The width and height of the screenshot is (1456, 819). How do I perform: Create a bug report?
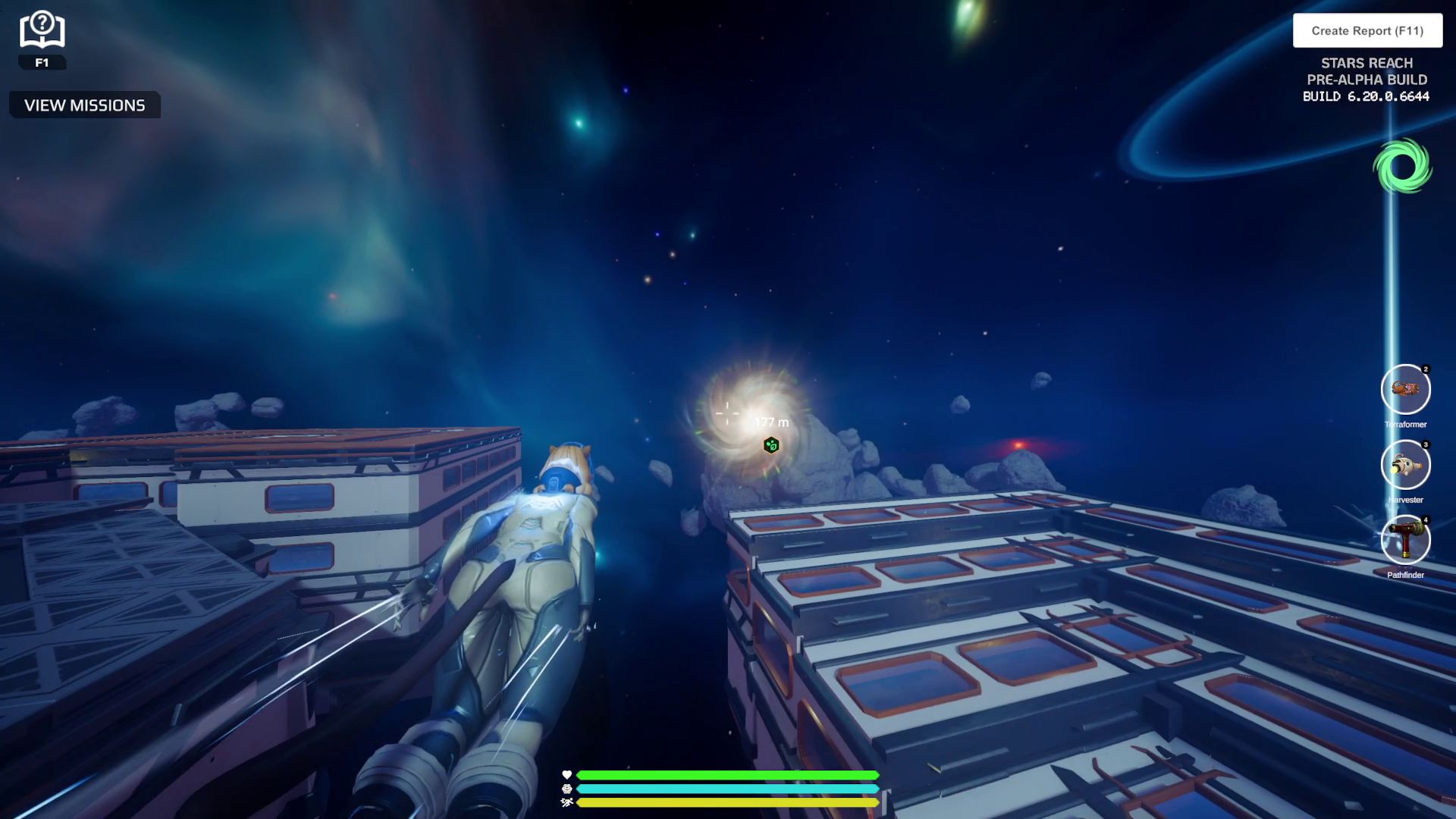pyautogui.click(x=1367, y=31)
